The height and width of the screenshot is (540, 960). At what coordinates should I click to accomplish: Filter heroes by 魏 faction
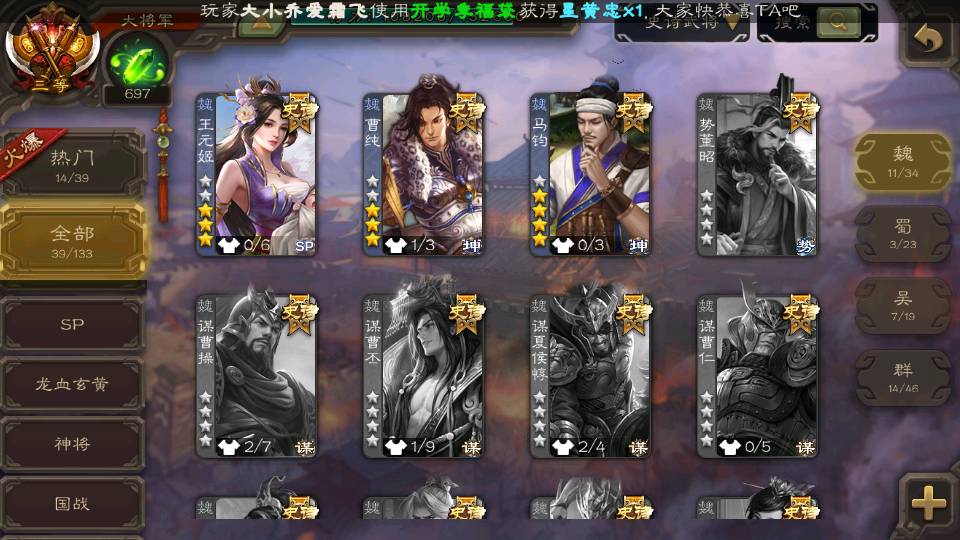click(903, 160)
